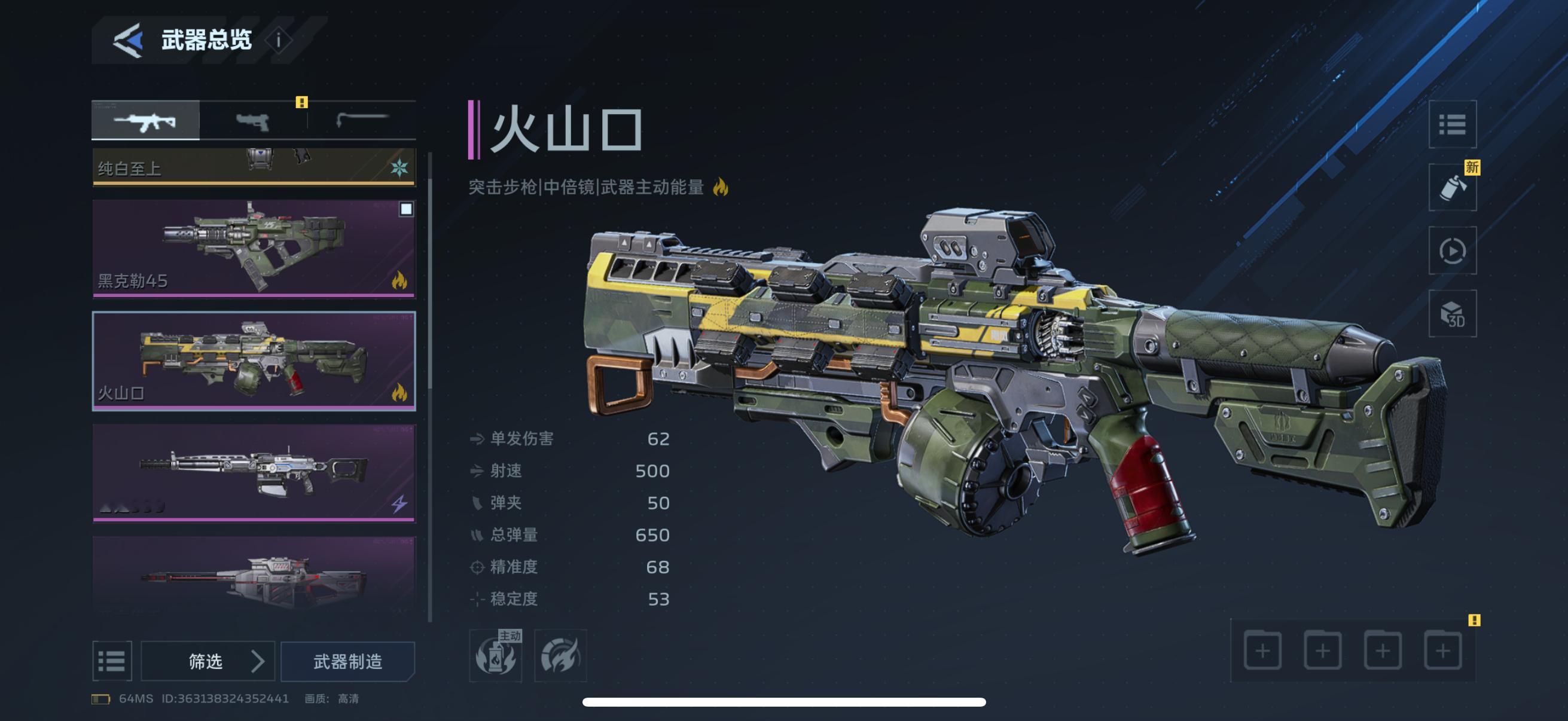Open 武器制造 weapon crafting

[347, 661]
